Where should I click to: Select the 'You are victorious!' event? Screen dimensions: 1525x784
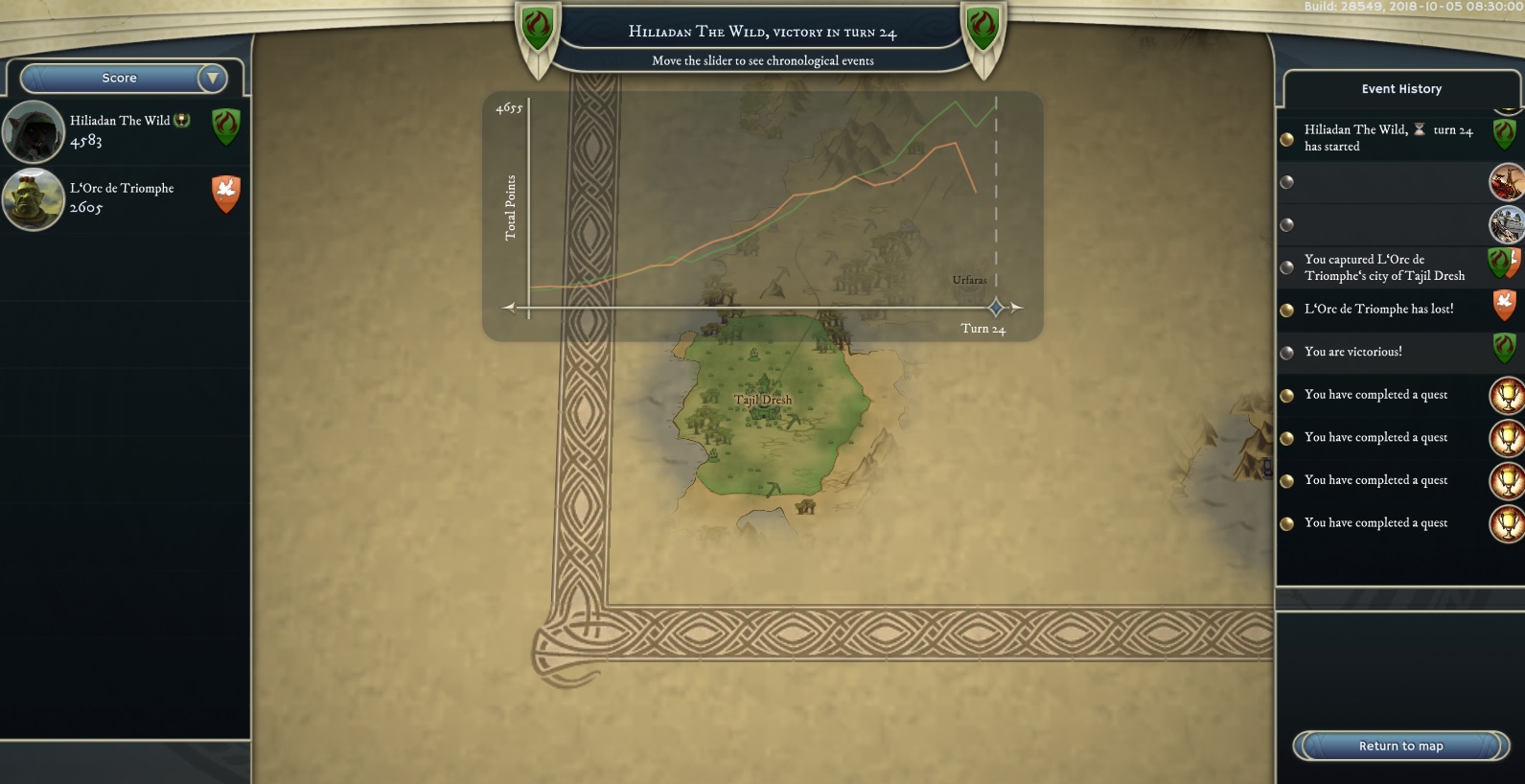coord(1353,352)
